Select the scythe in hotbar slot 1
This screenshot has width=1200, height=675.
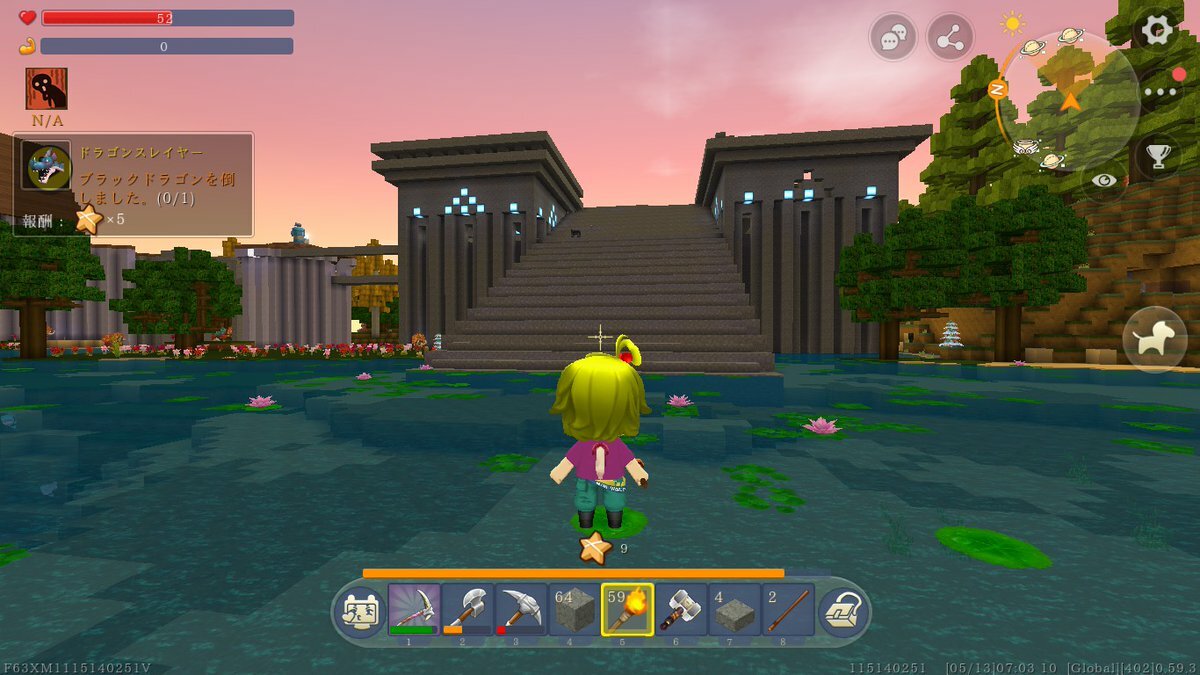pos(414,609)
